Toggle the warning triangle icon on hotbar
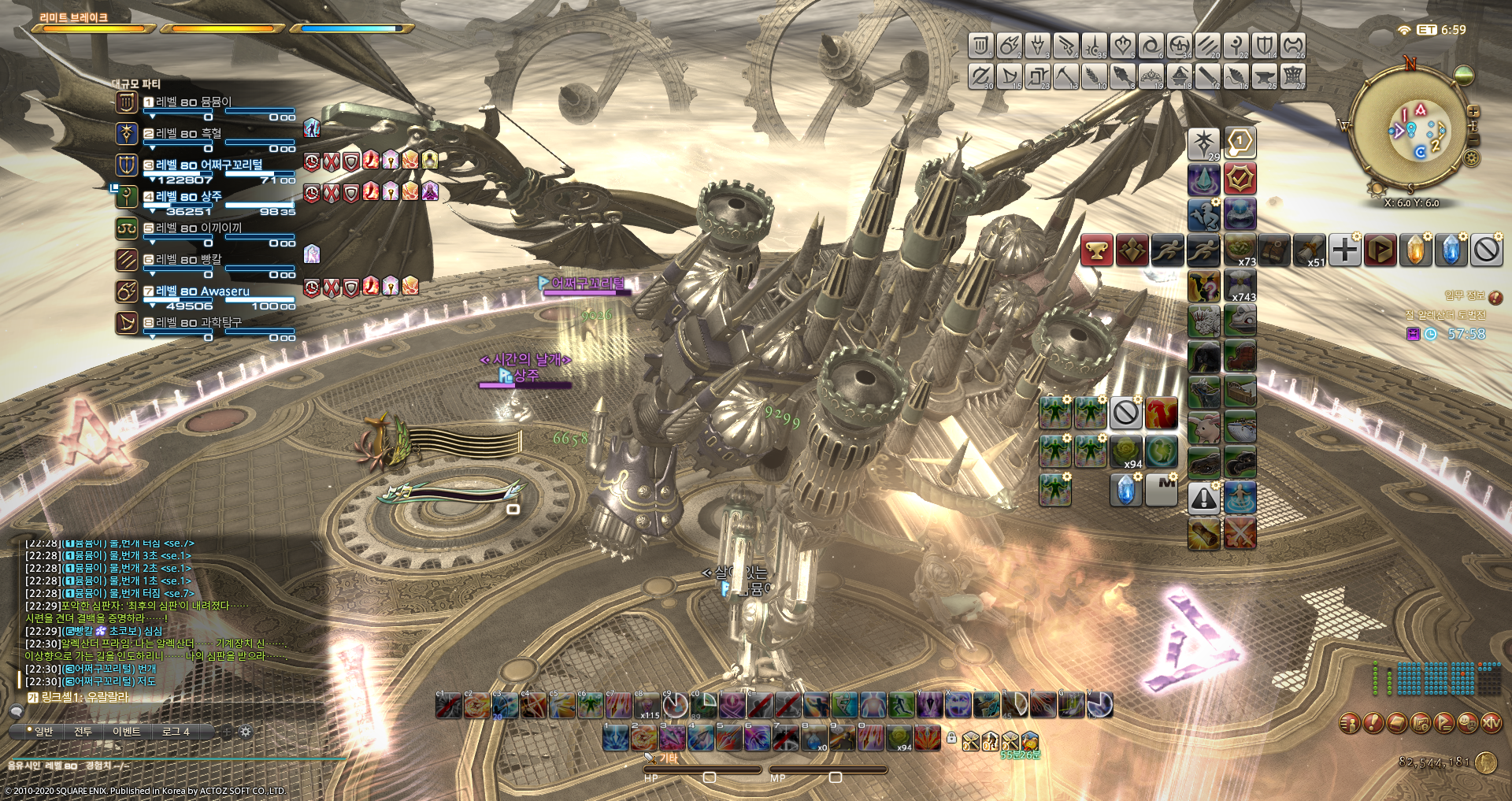 1203,498
